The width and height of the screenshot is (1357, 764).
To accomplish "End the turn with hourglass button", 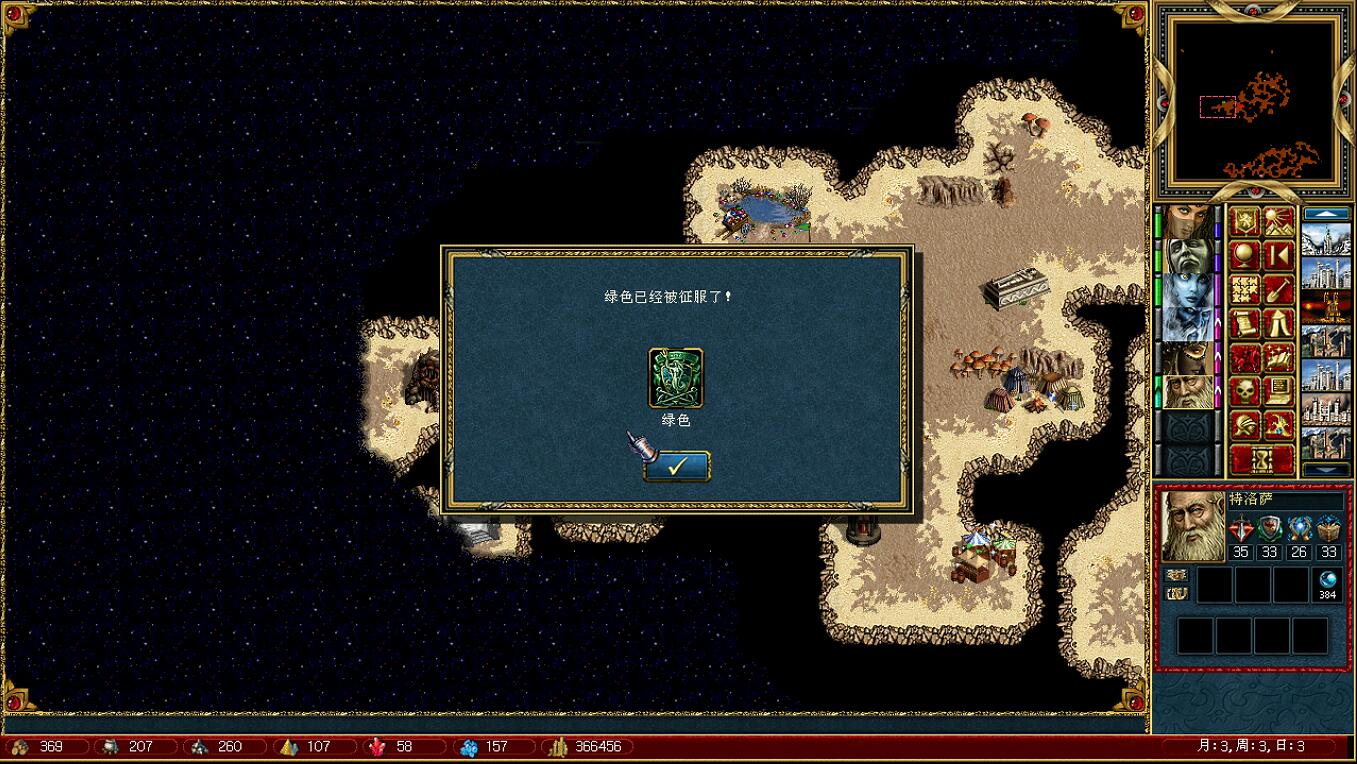I will (1261, 460).
